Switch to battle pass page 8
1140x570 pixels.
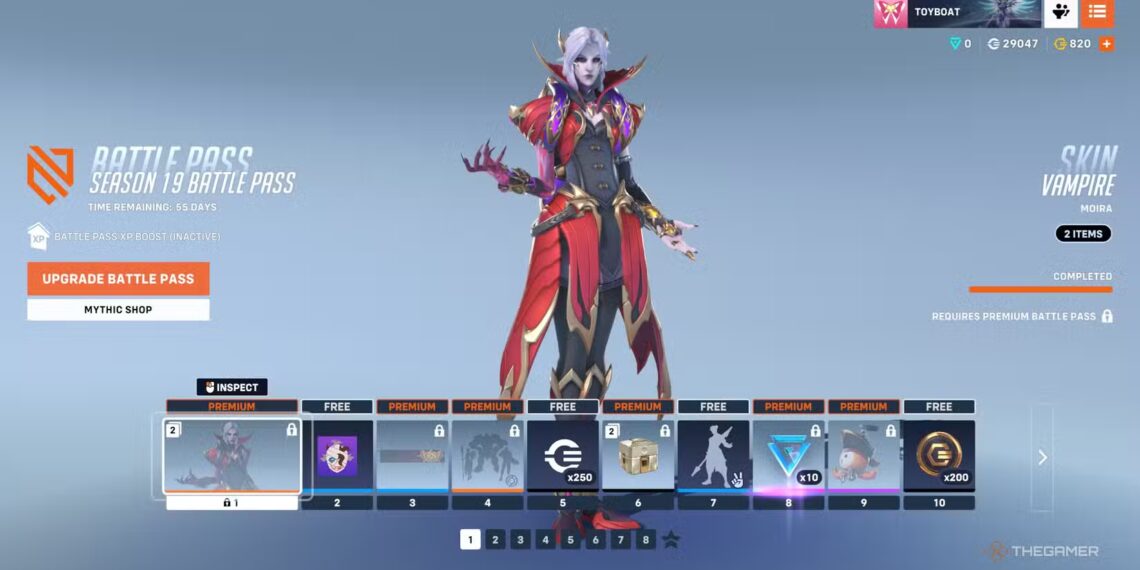(646, 540)
